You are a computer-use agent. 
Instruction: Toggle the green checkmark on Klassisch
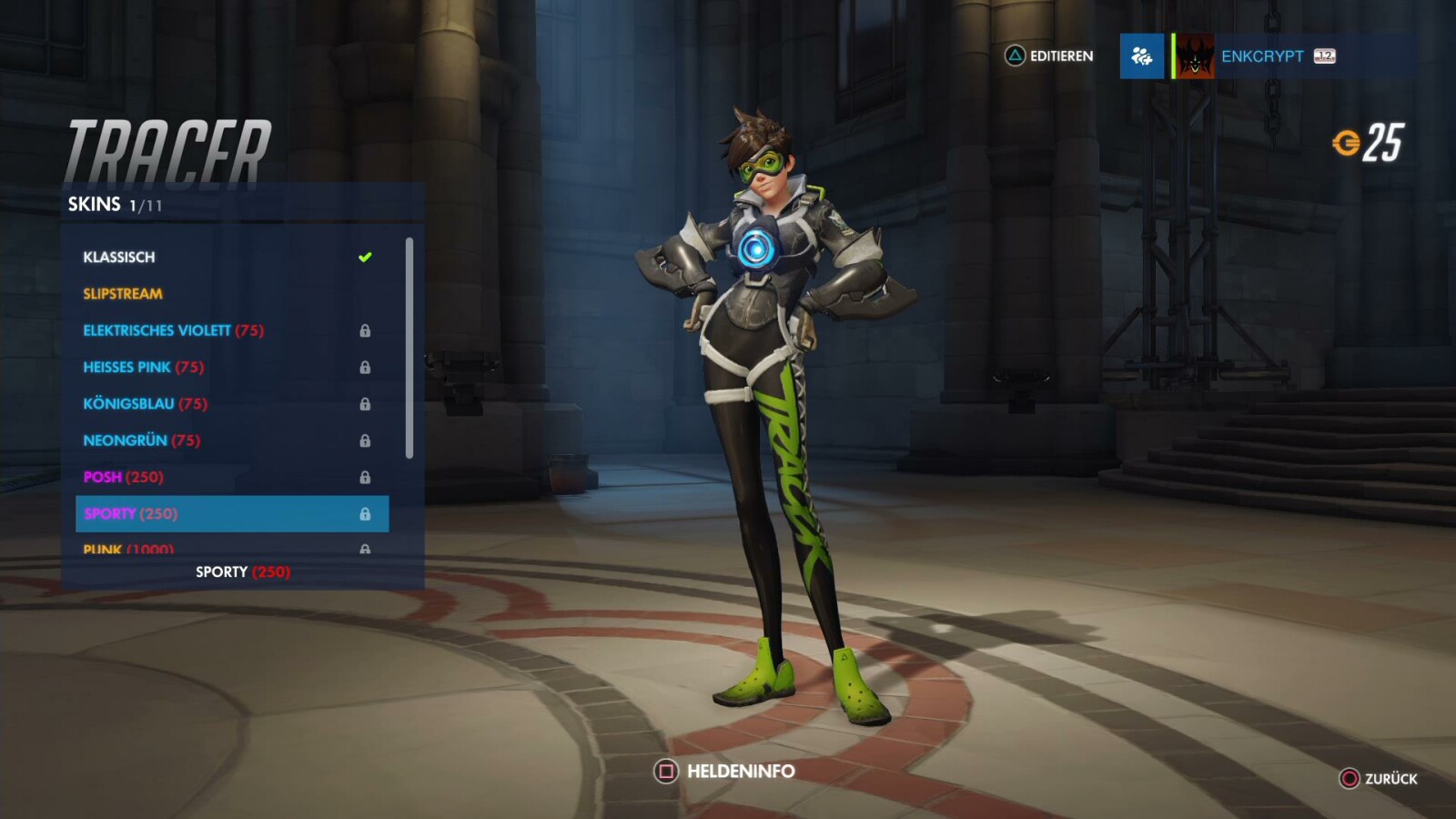click(365, 256)
